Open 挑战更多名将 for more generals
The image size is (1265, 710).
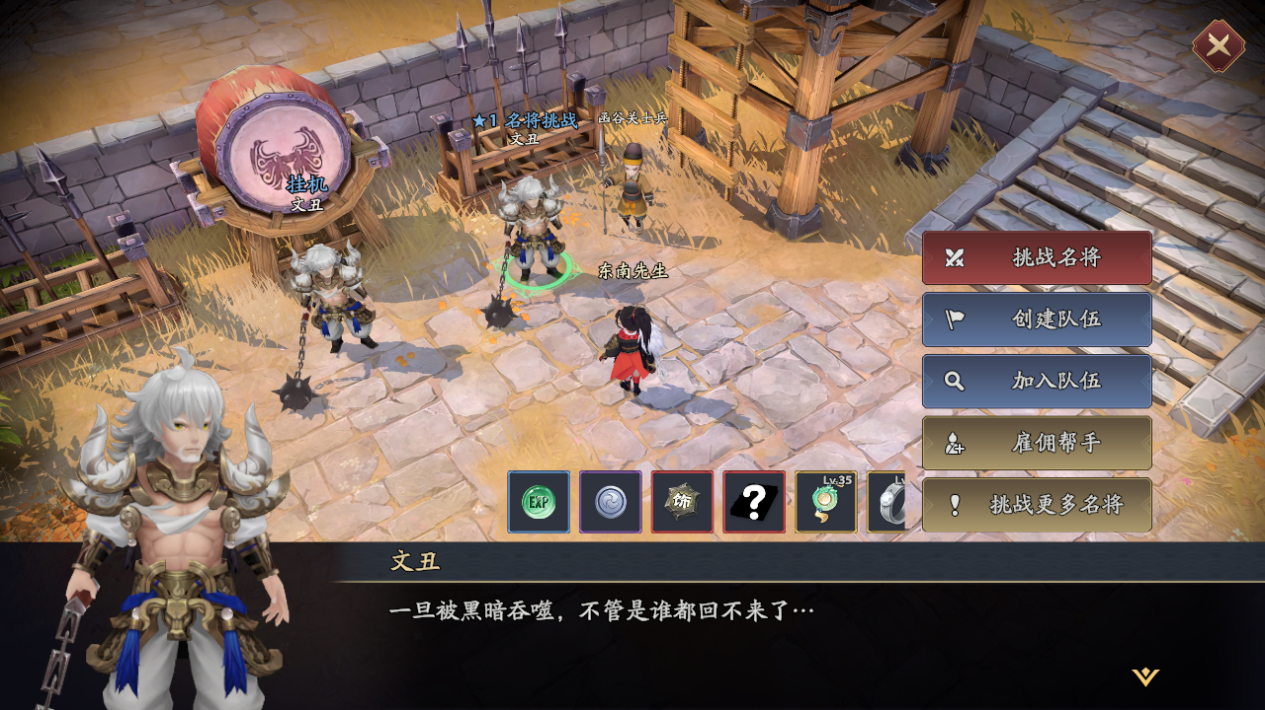tap(1036, 505)
